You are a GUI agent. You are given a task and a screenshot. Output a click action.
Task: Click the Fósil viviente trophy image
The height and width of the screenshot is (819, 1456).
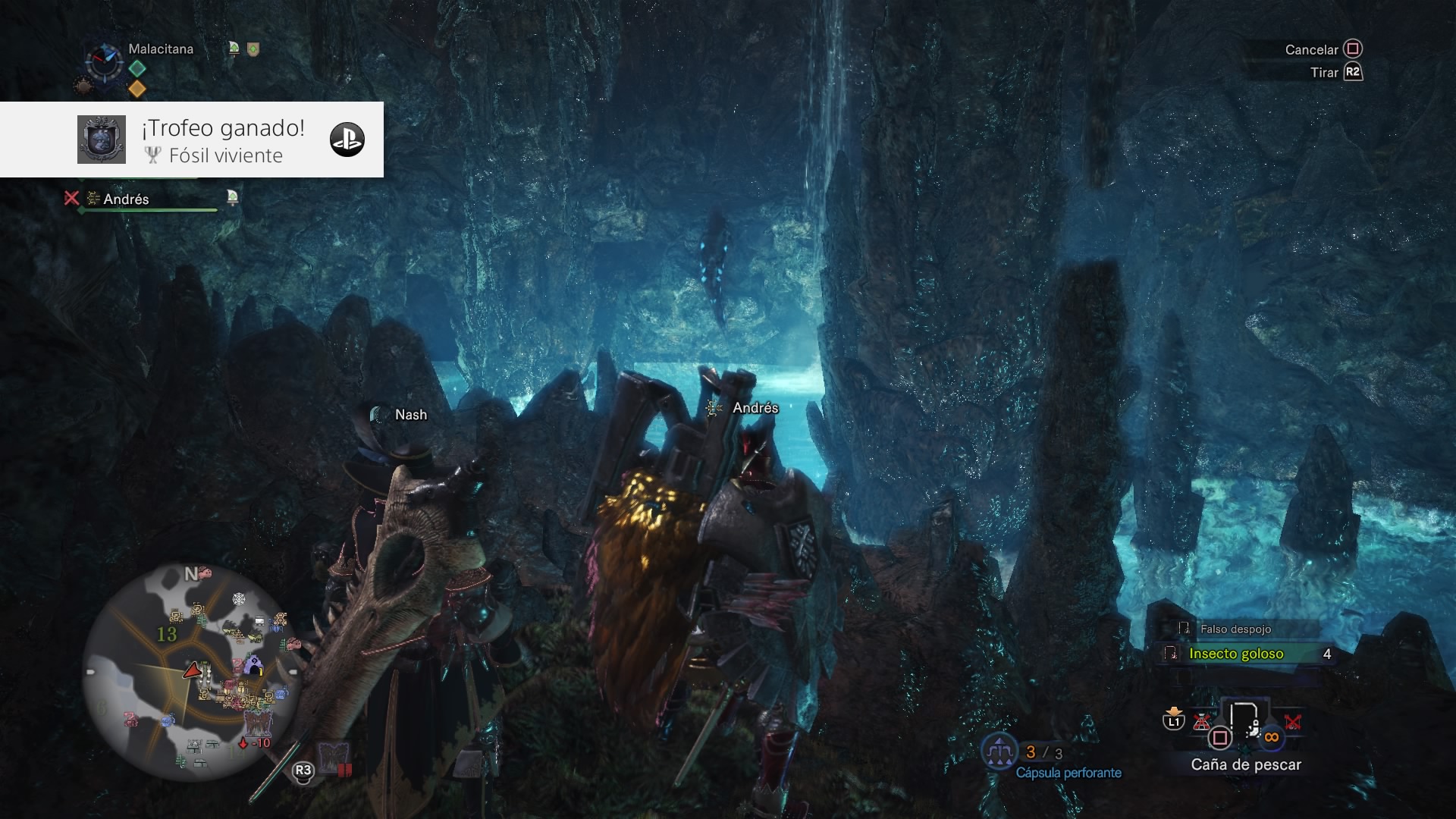[x=102, y=140]
